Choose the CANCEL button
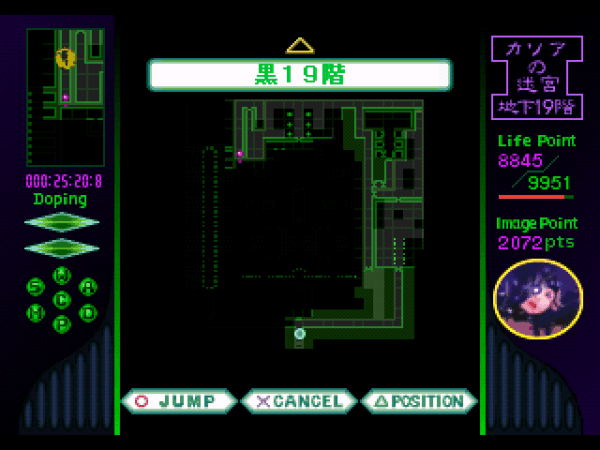The height and width of the screenshot is (450, 600). tap(300, 402)
